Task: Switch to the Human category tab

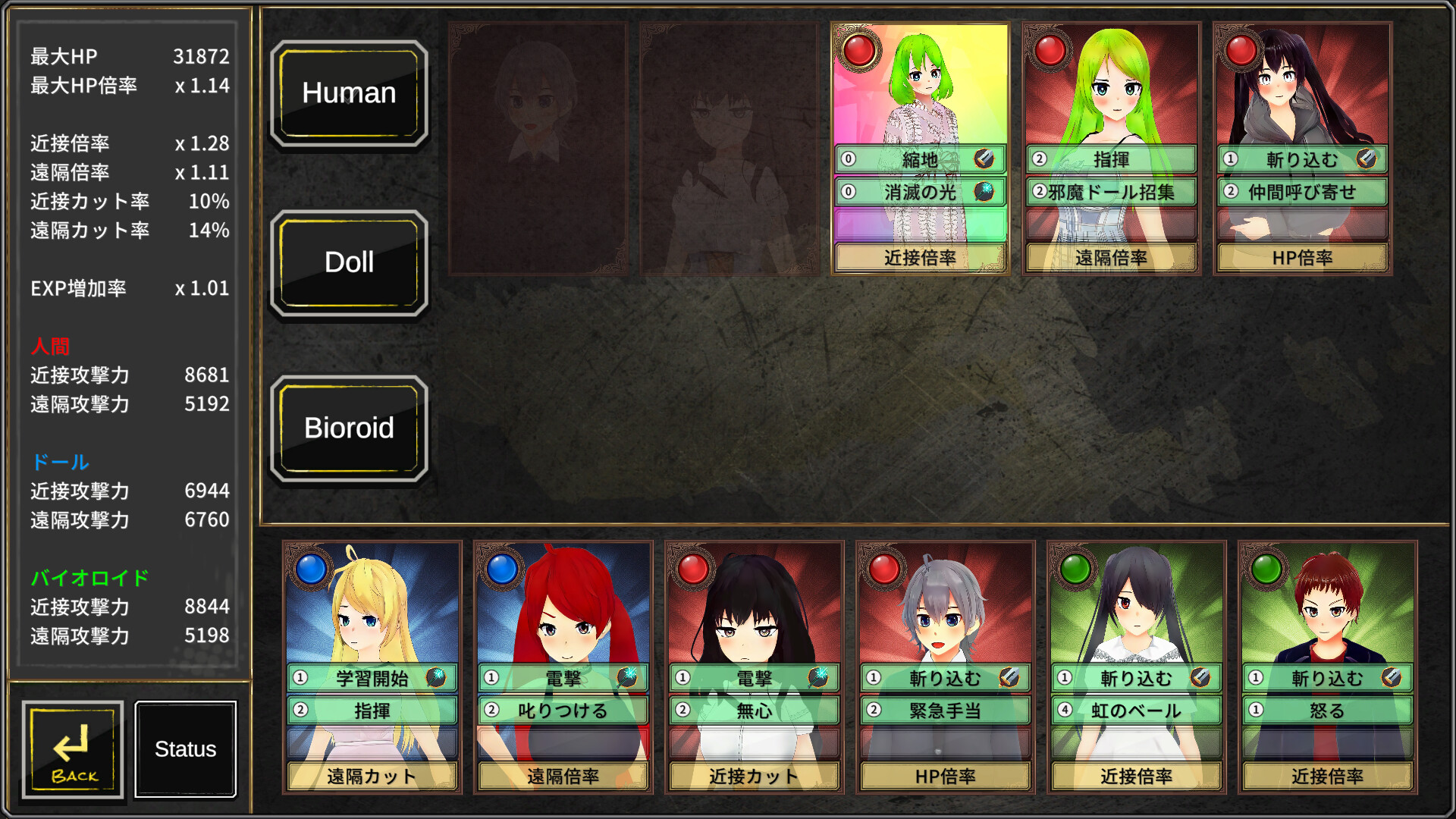Action: pos(350,93)
